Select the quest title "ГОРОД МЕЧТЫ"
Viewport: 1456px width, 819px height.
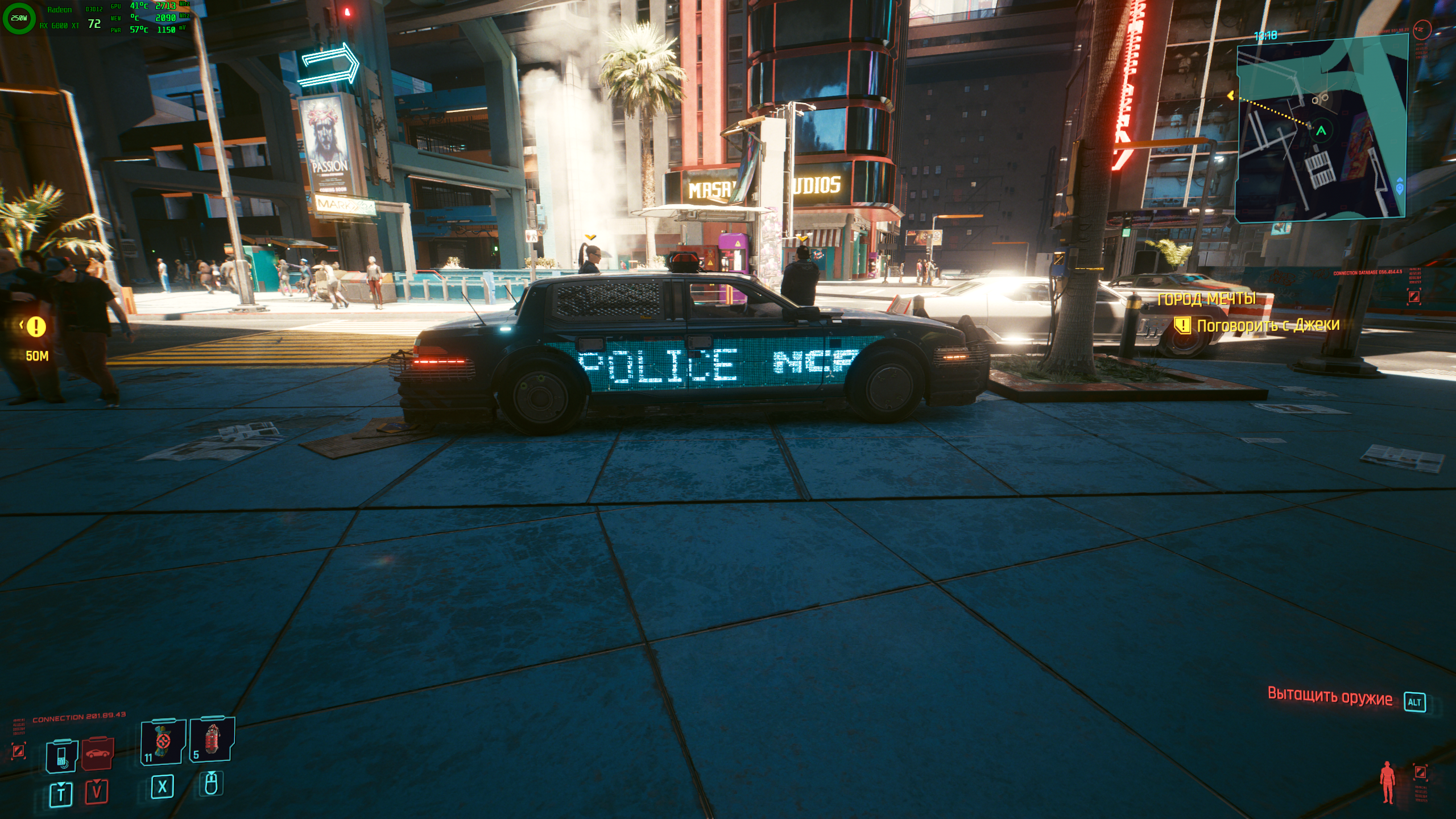coord(1206,299)
